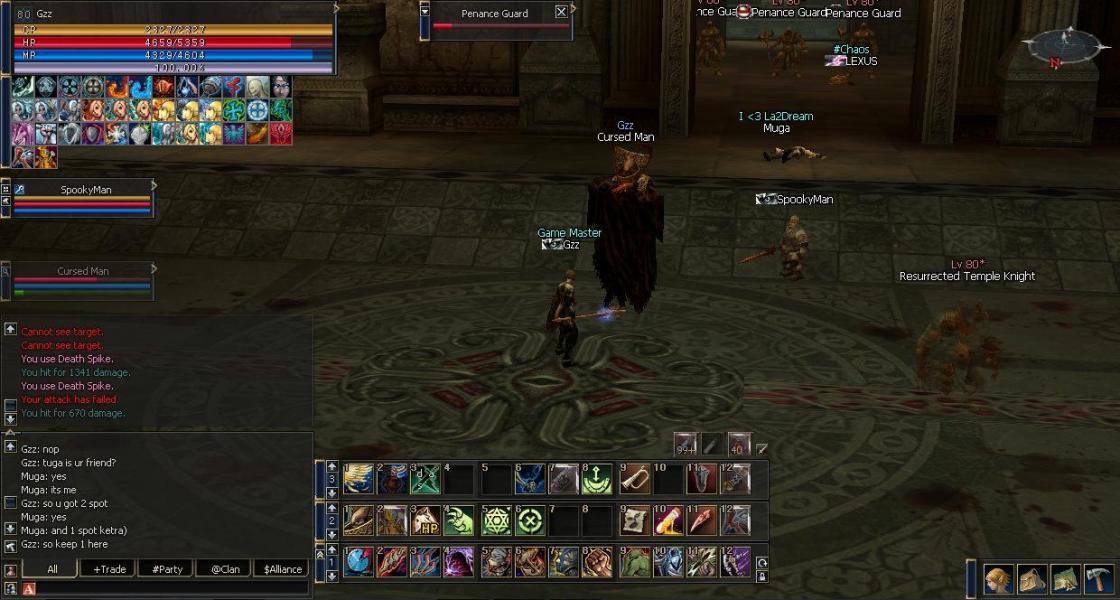Viewport: 1120px width, 600px height.
Task: Show the All chat tab
Action: [x=53, y=569]
